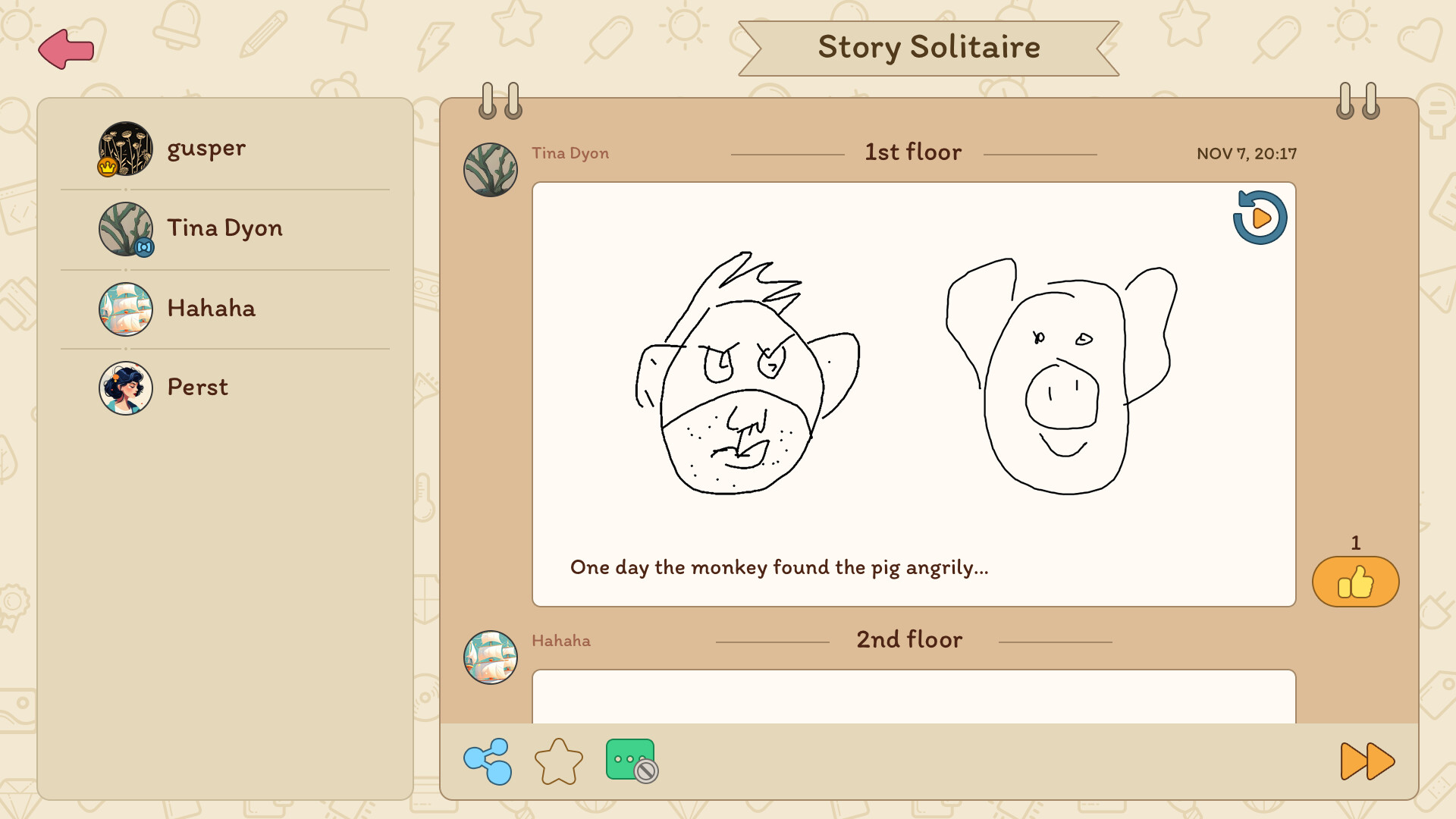Select Perst from the player list

point(196,388)
